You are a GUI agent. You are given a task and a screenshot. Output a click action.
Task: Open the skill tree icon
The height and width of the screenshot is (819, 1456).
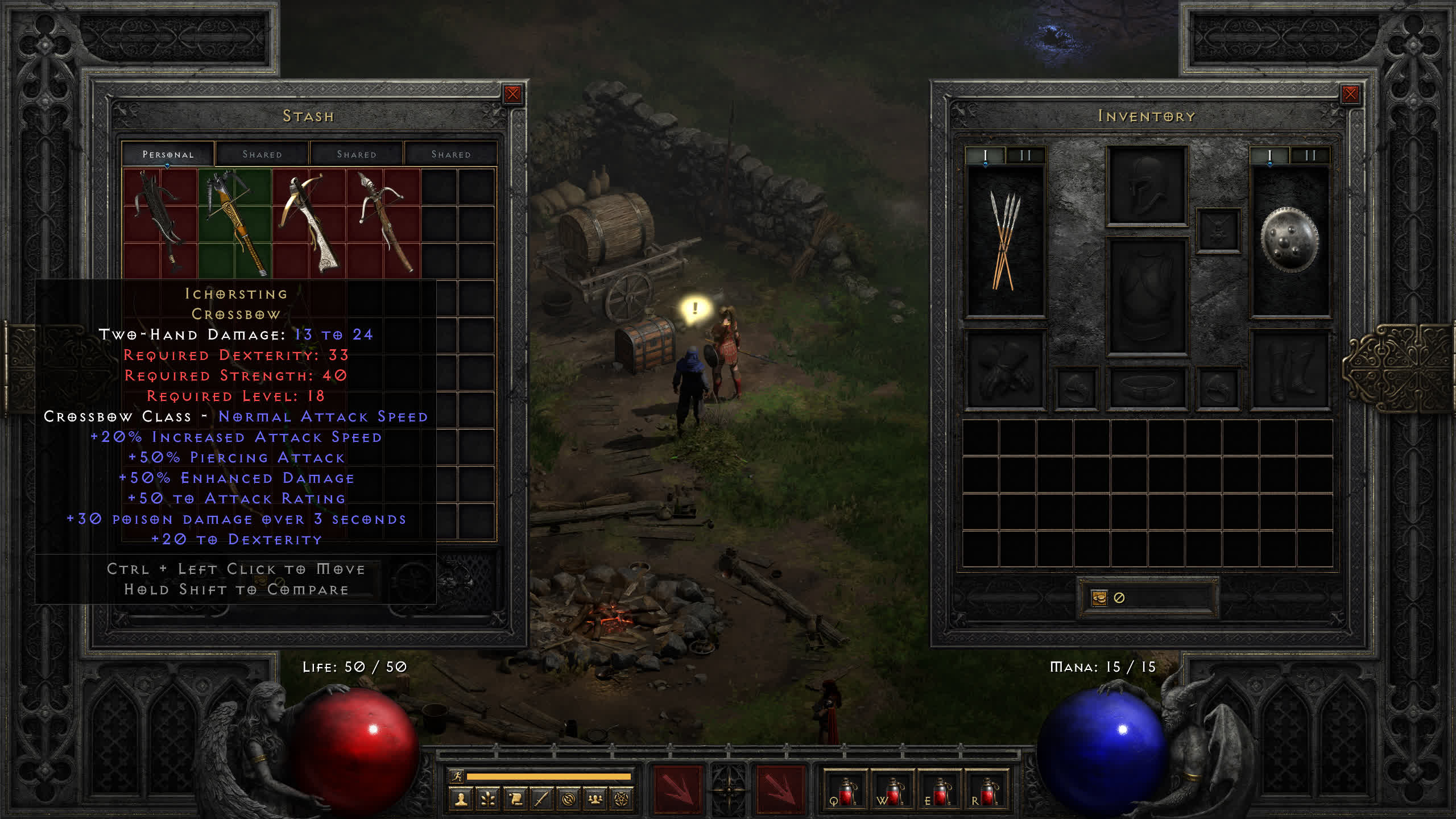(x=488, y=800)
